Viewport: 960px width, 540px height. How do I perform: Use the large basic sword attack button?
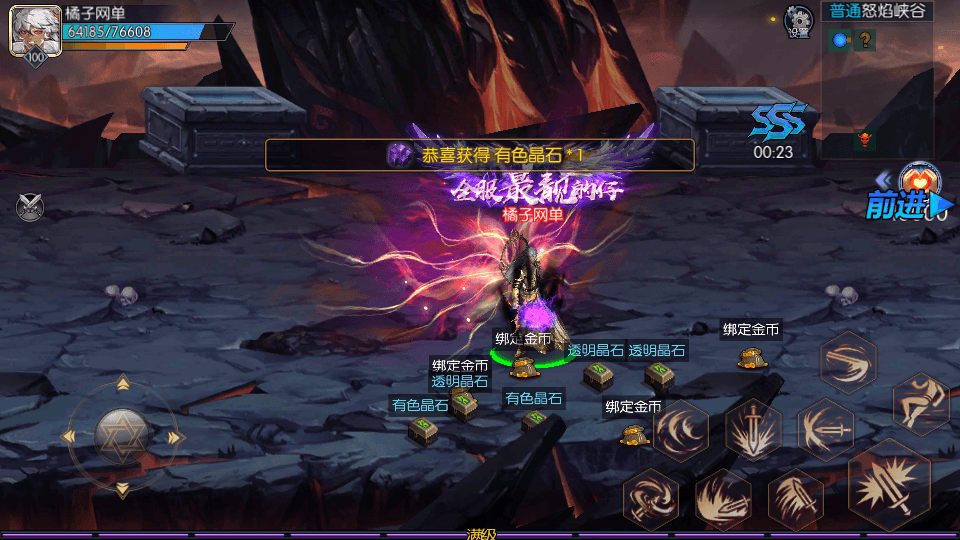coord(890,485)
